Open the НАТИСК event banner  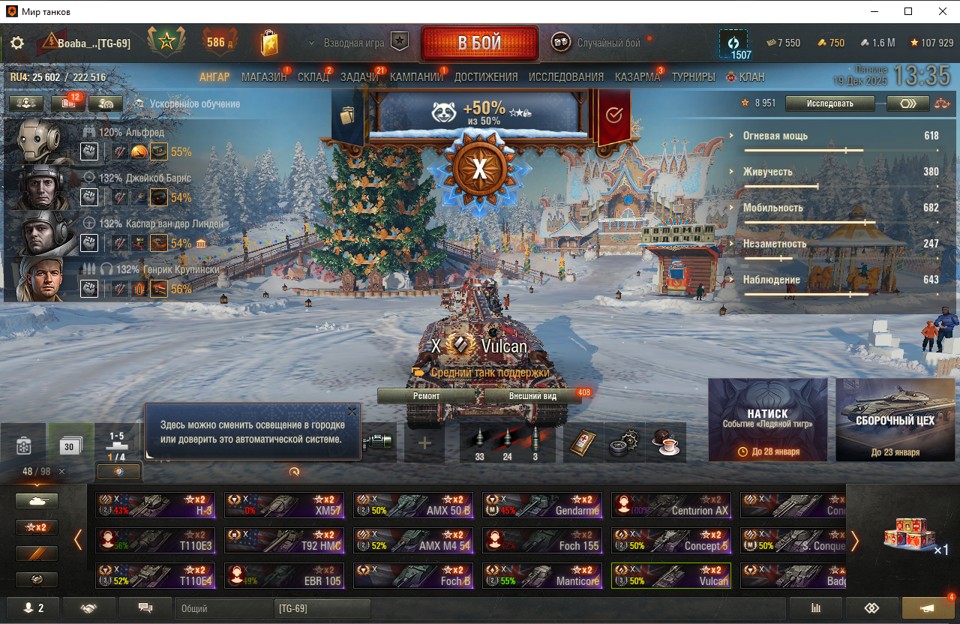pos(767,419)
